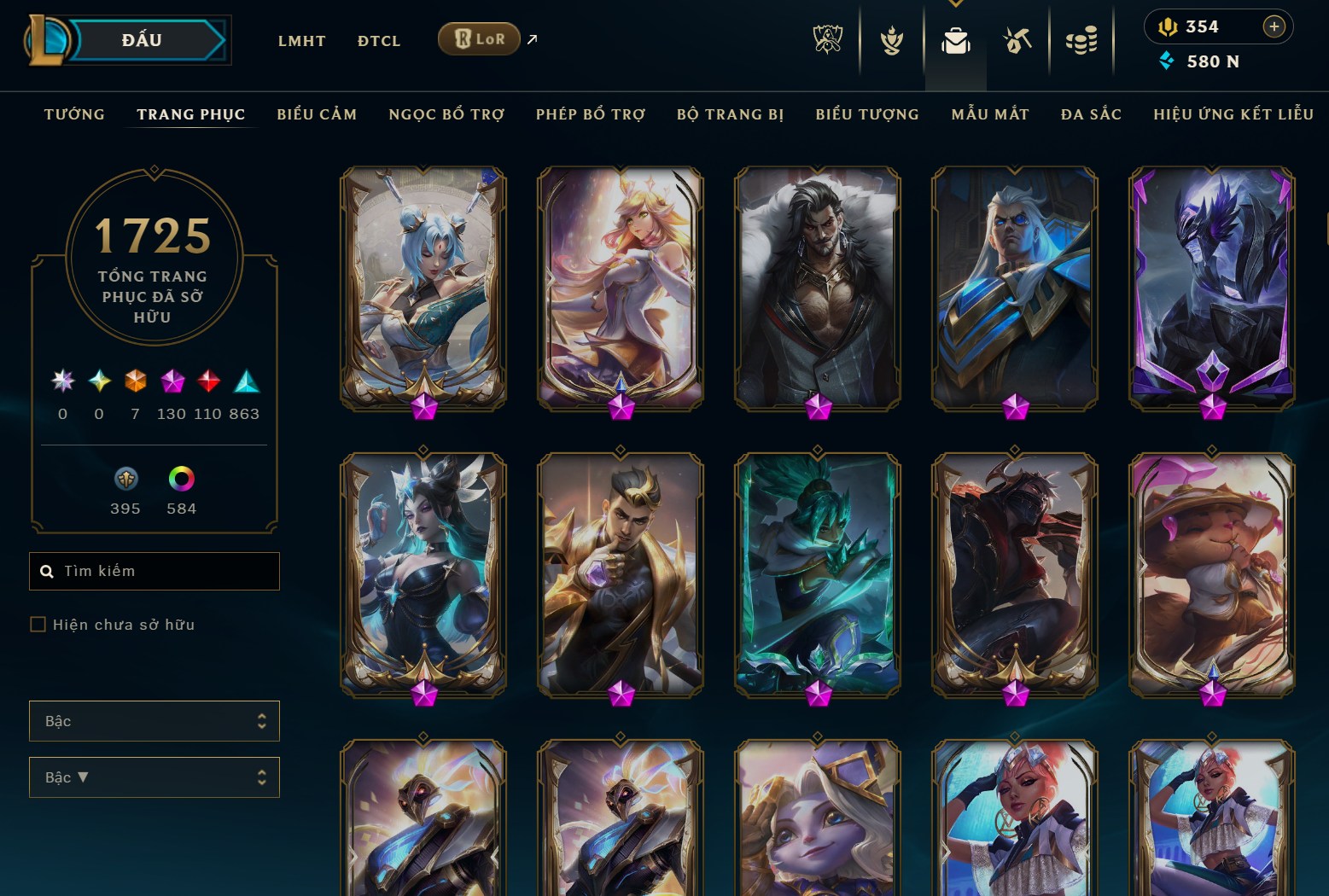
Task: Click the Collection backpack icon
Action: 957,39
